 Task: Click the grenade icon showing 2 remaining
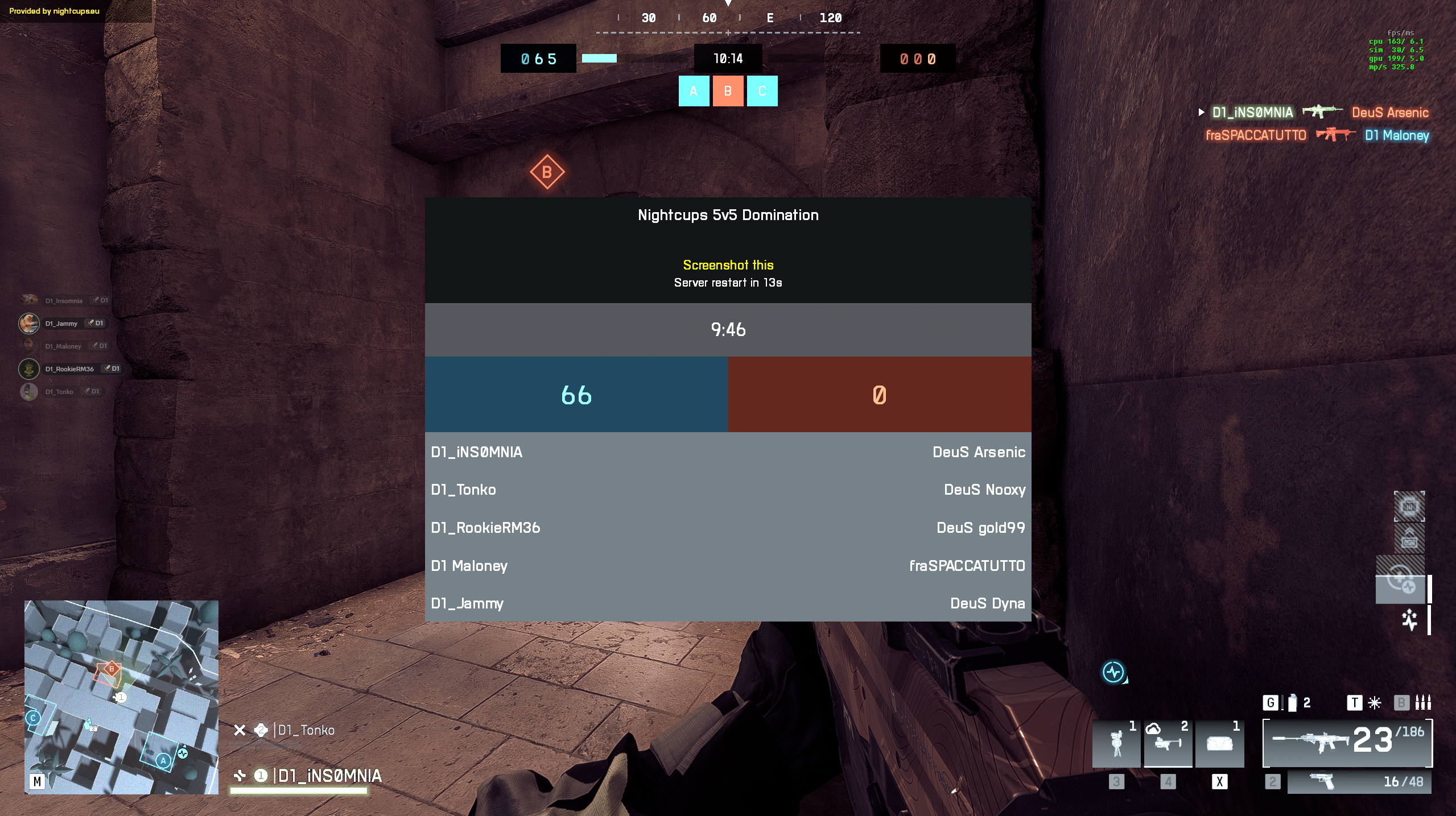tap(1292, 703)
